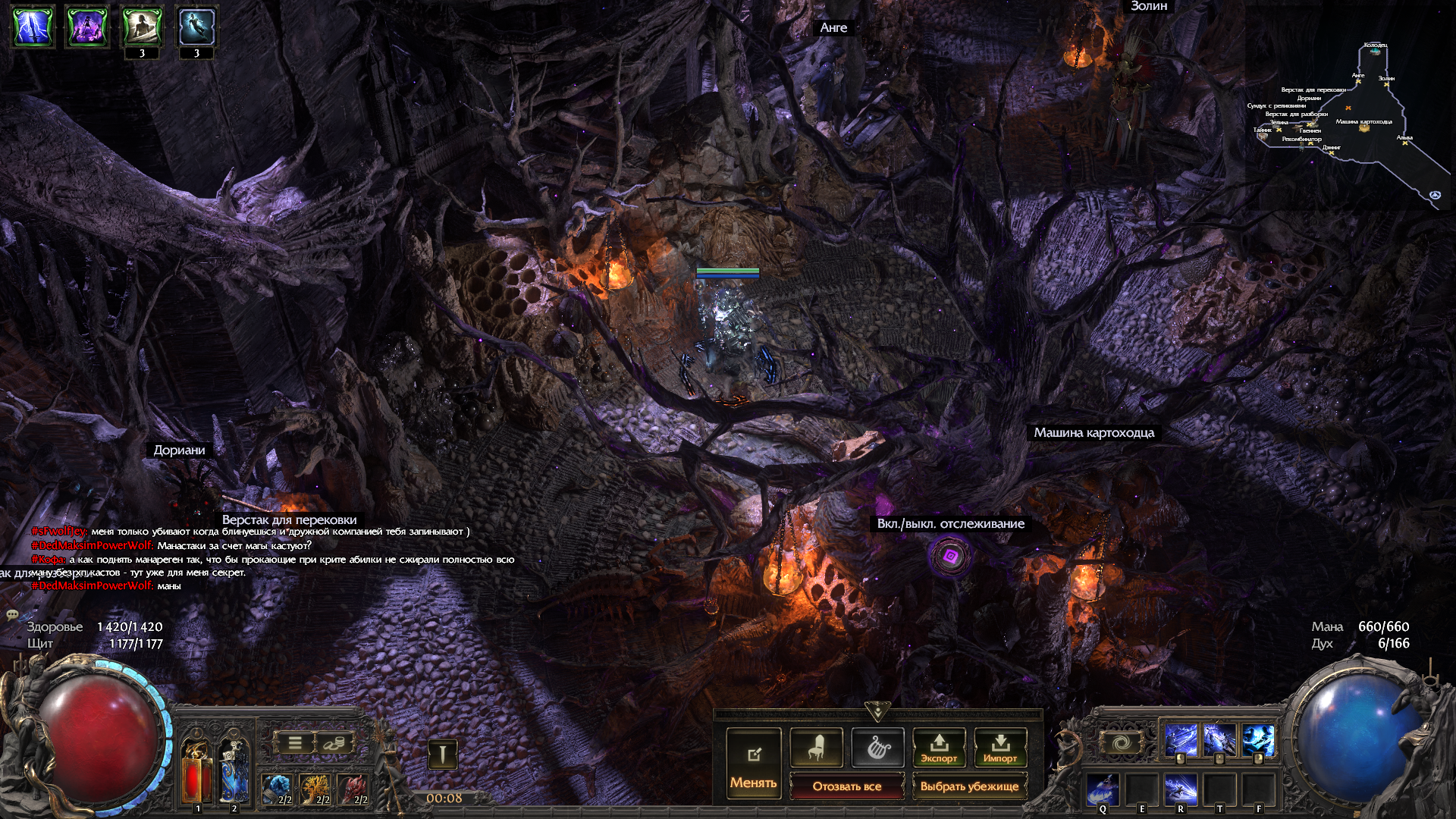Viewport: 1456px width, 819px height.
Task: Collapse the hideout panel with the arrow
Action: tap(877, 712)
